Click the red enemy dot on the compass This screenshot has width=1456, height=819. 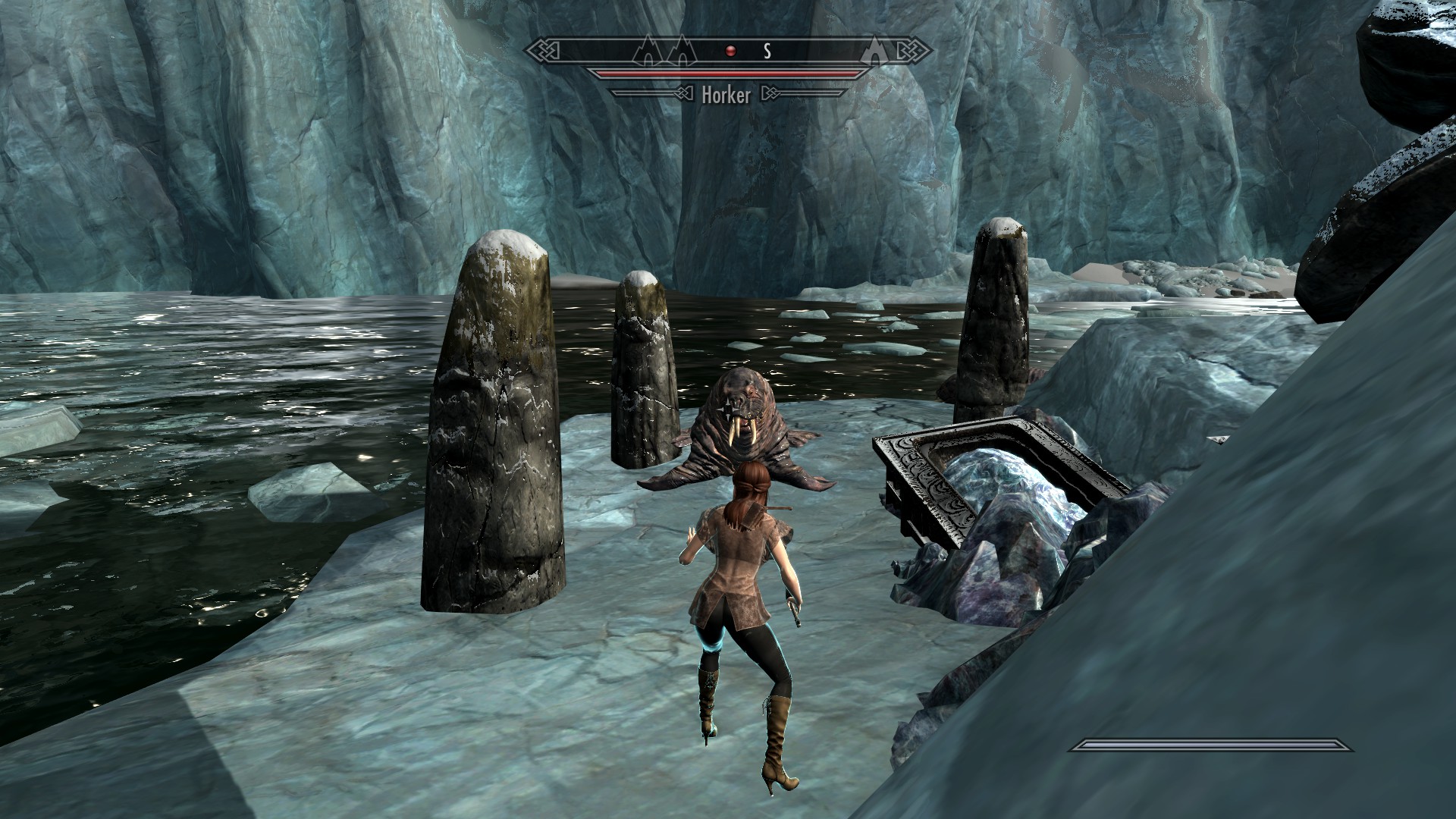(x=730, y=51)
